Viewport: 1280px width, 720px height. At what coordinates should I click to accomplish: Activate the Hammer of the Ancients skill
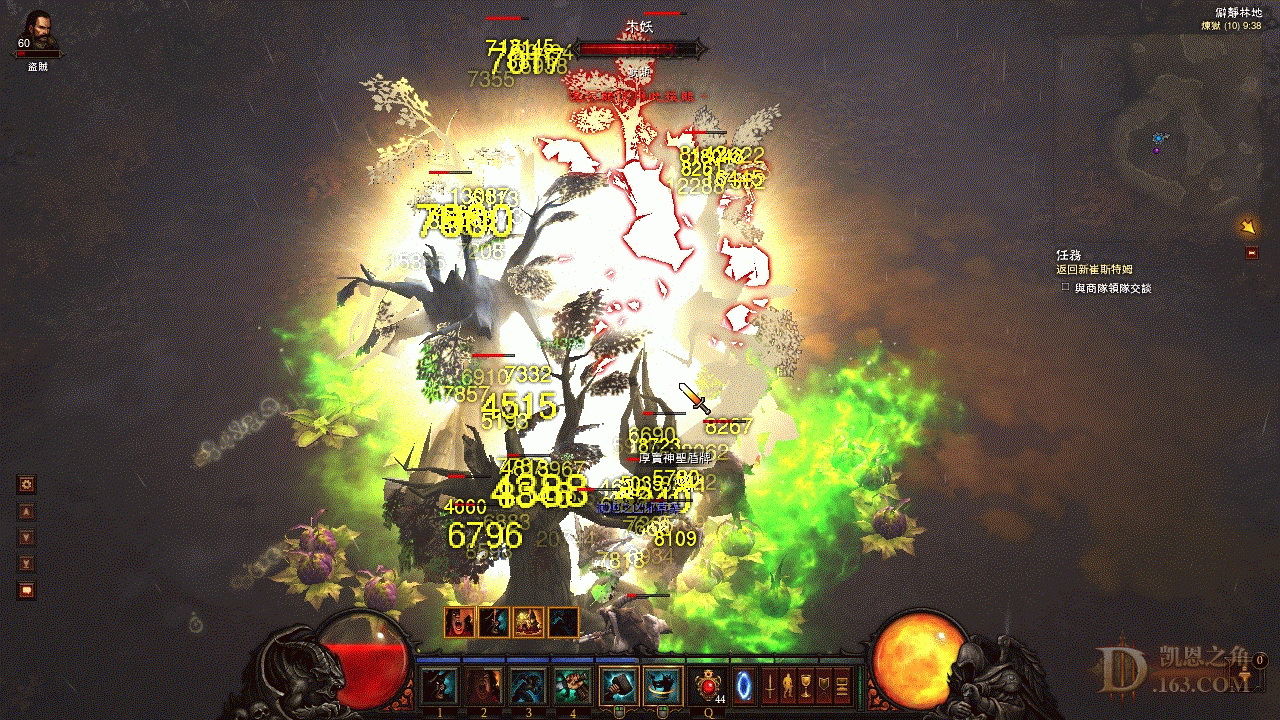click(616, 686)
